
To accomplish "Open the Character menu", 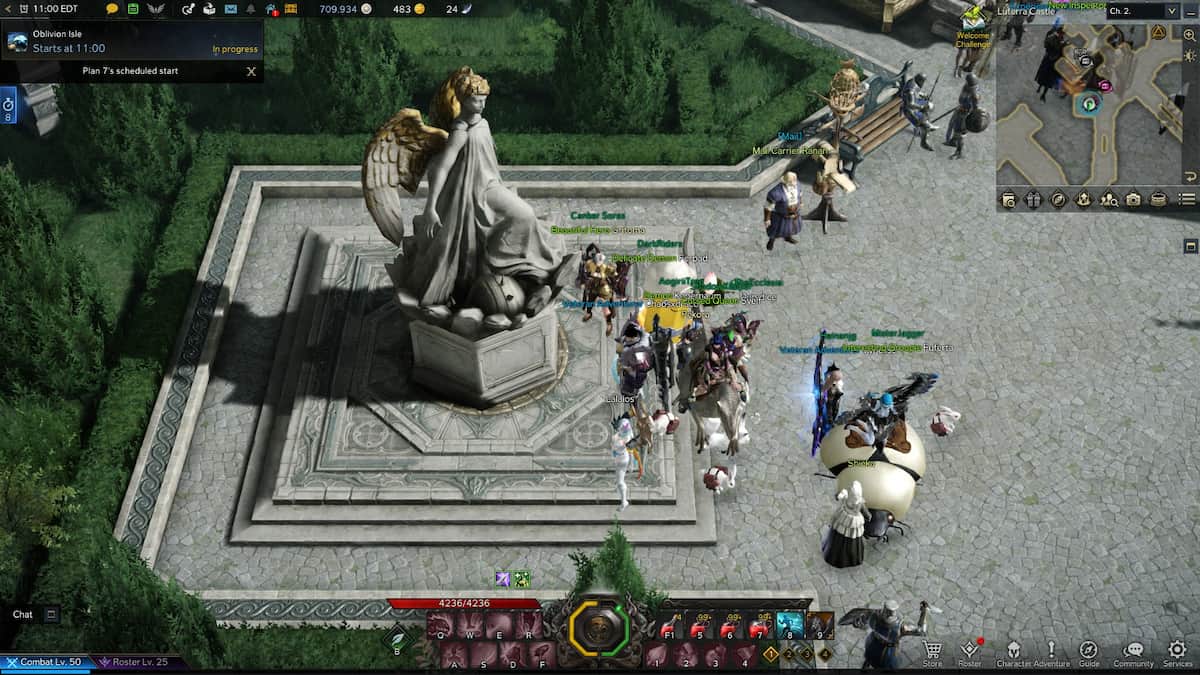I will click(x=1012, y=651).
